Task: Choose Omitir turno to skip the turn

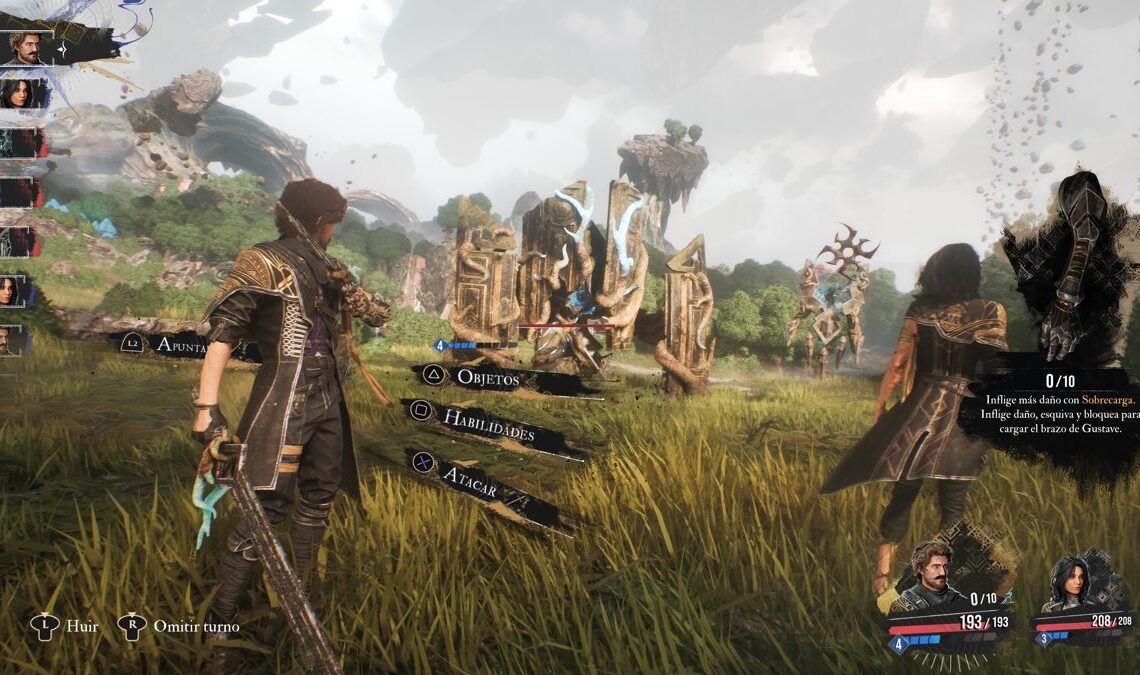Action: coord(196,626)
